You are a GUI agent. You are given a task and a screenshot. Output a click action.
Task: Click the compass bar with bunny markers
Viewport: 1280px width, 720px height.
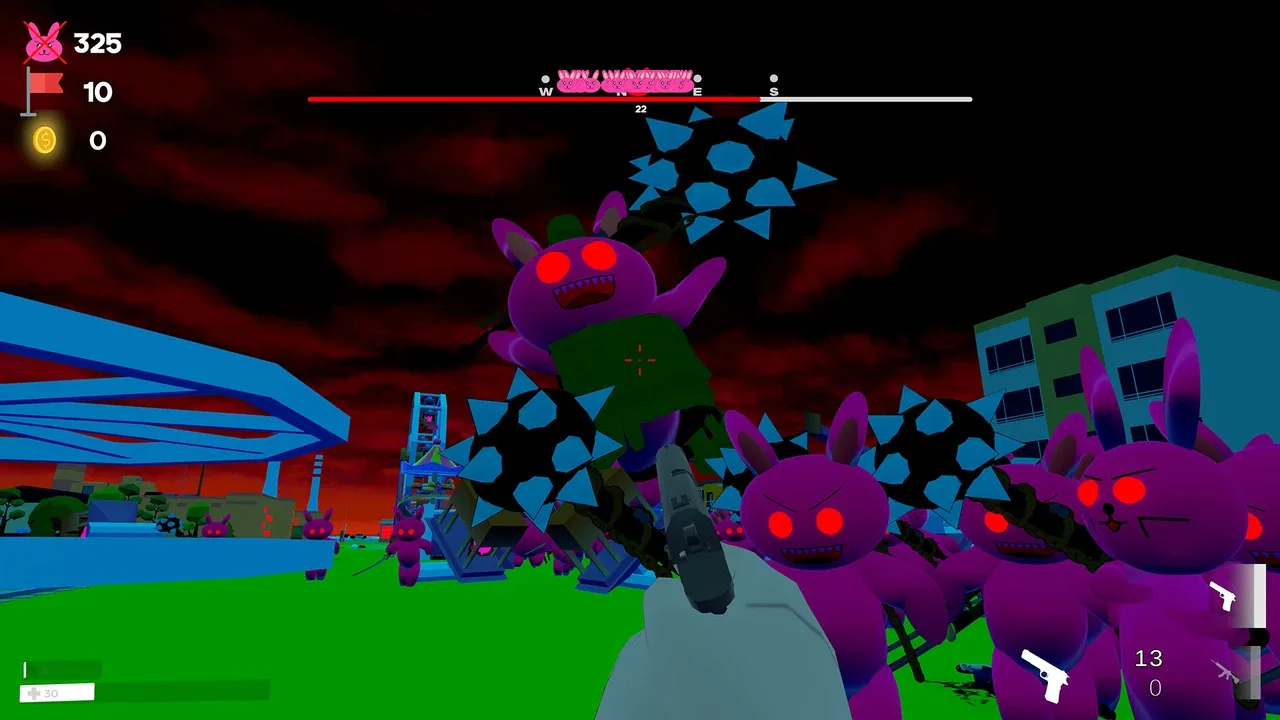pos(640,88)
